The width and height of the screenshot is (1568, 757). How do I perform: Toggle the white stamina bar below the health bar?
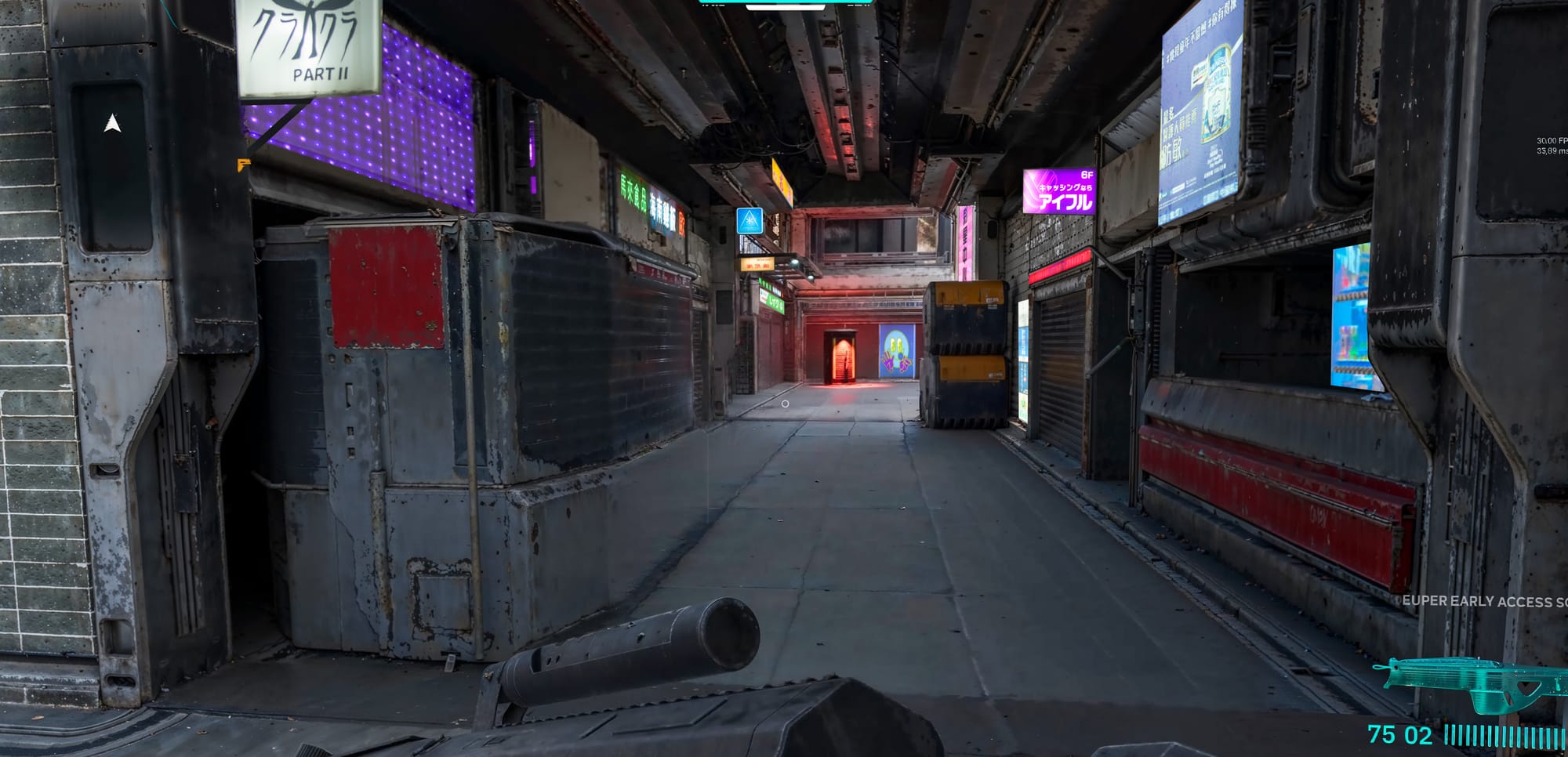tap(784, 7)
